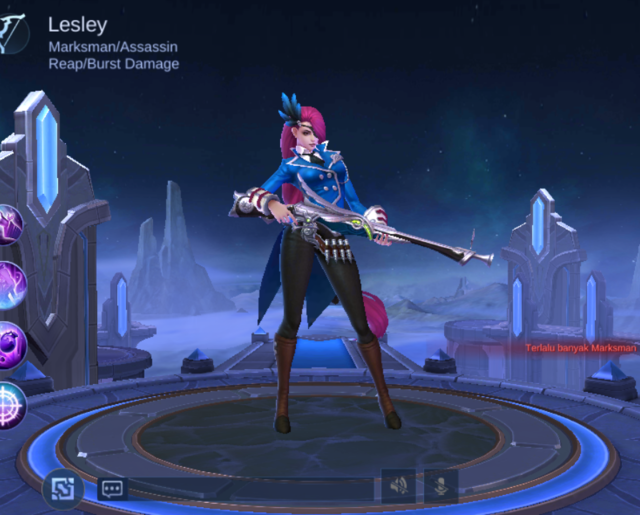Select the crosshair target skill icon
This screenshot has height=515, width=640.
10,403
